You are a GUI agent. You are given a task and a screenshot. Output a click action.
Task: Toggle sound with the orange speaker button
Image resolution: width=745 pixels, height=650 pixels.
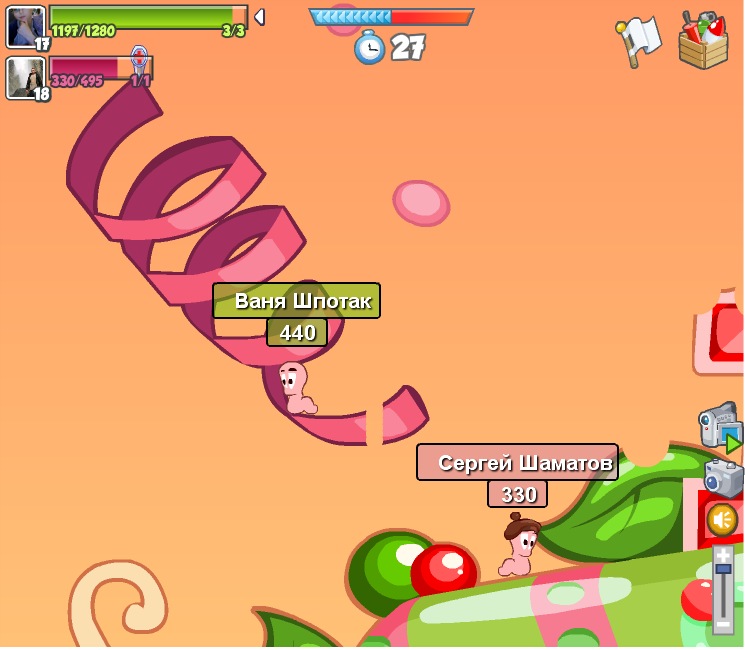(x=722, y=519)
